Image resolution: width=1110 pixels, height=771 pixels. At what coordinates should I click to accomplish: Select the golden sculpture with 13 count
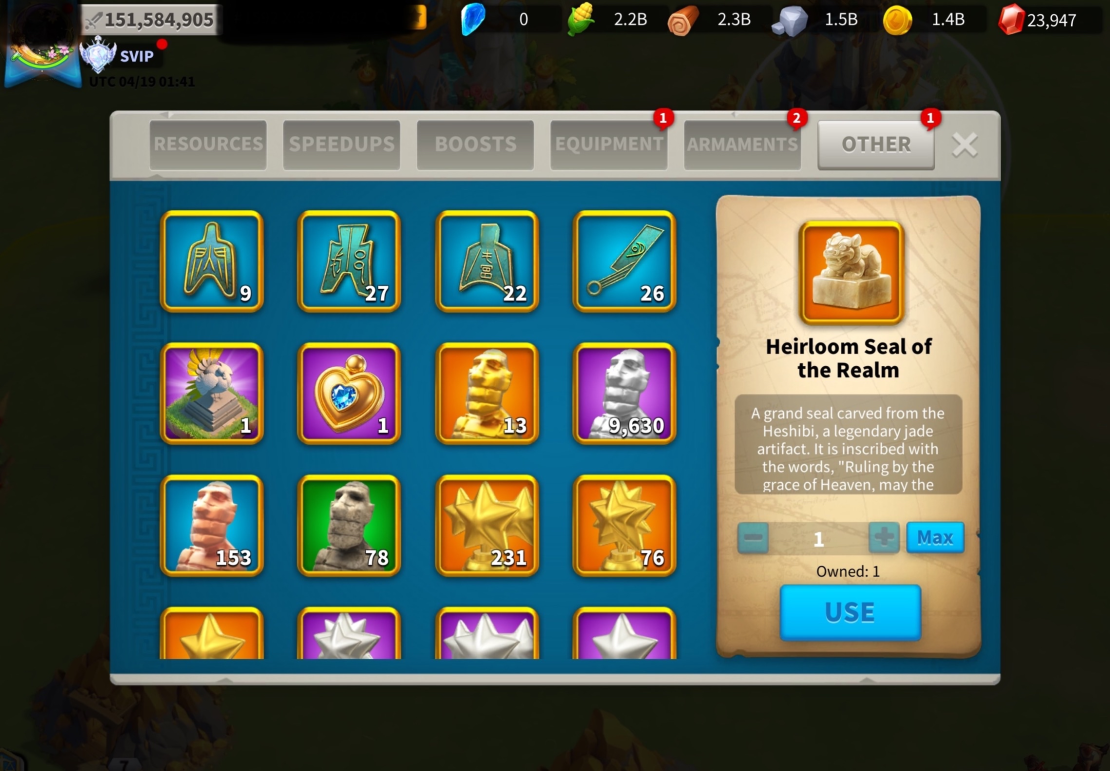(x=487, y=393)
